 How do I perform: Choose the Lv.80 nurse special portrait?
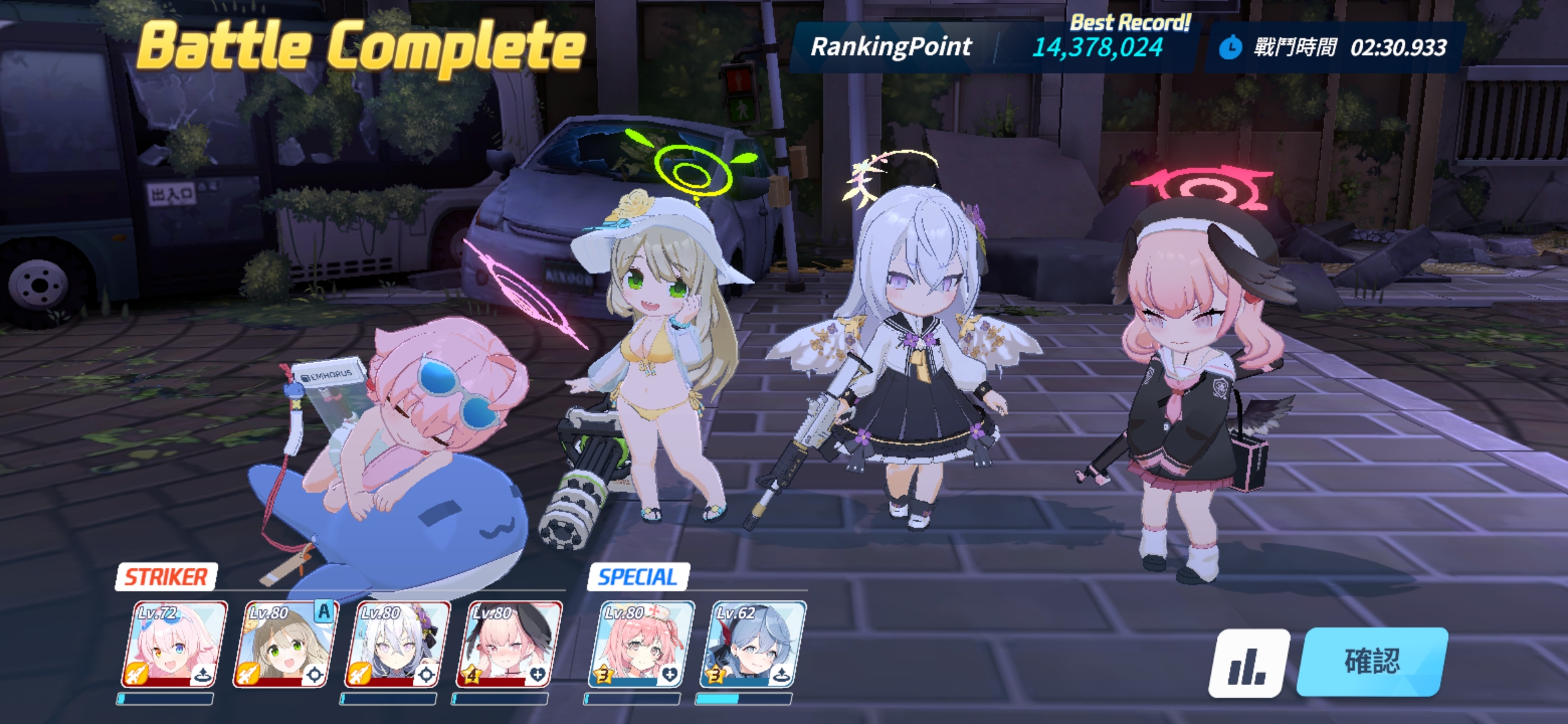coord(641,645)
